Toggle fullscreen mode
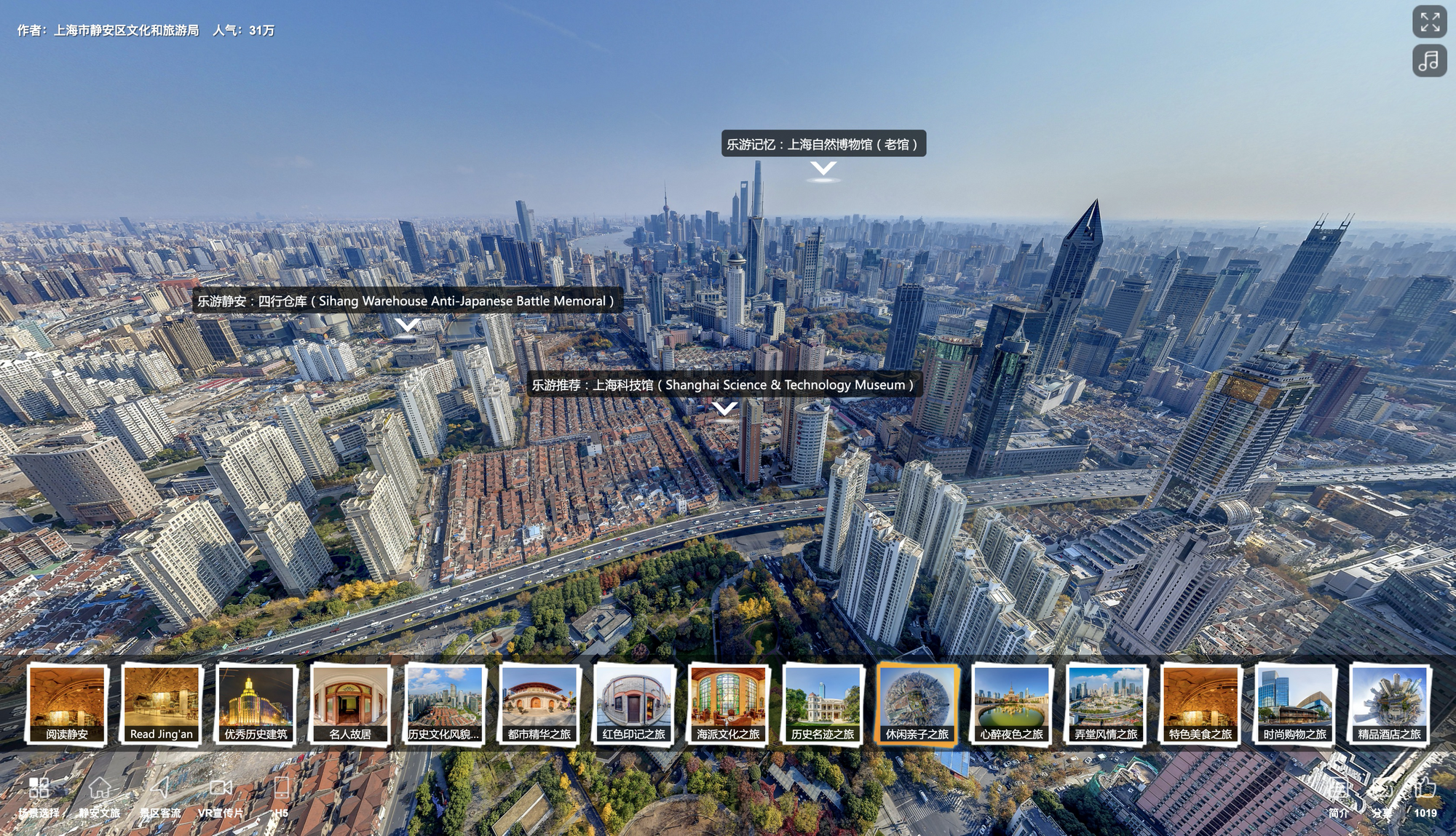 click(1429, 22)
